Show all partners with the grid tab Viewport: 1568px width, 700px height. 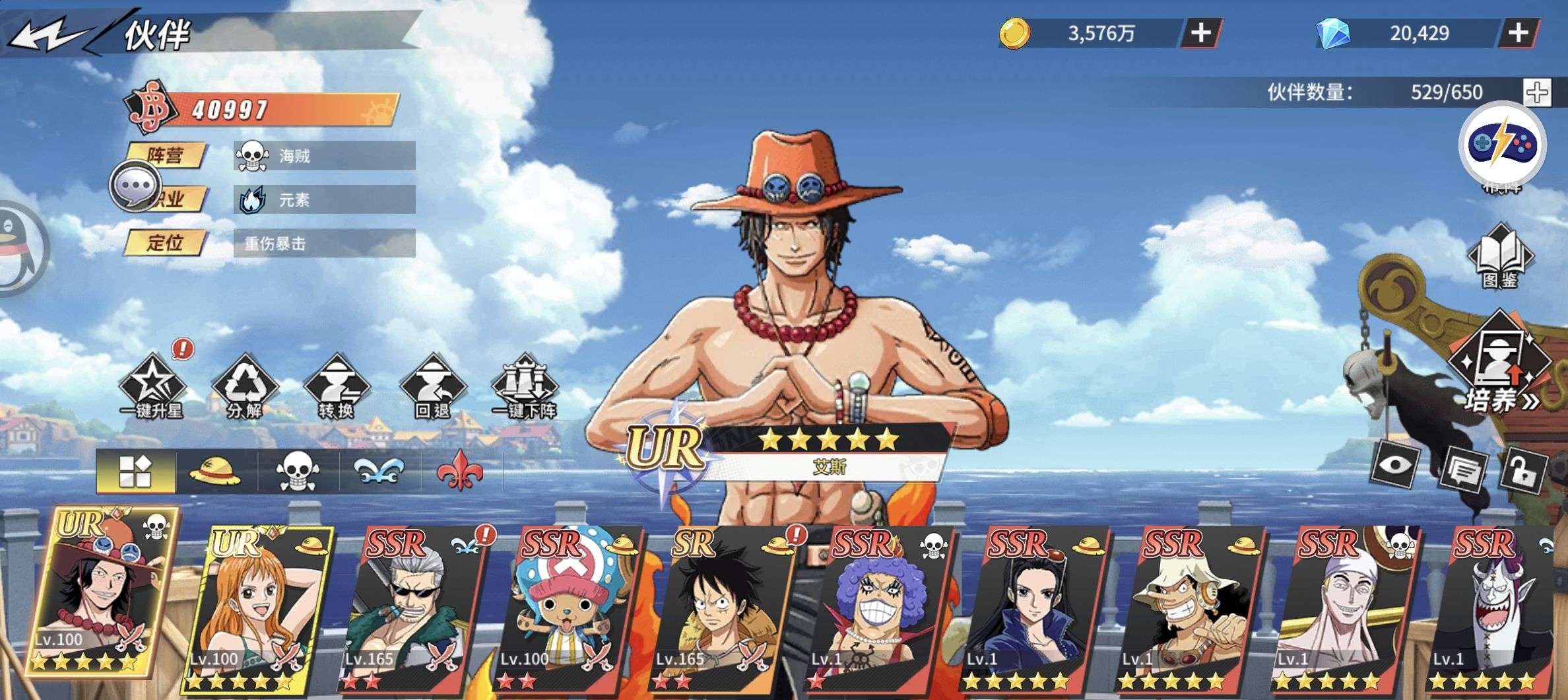coord(135,472)
